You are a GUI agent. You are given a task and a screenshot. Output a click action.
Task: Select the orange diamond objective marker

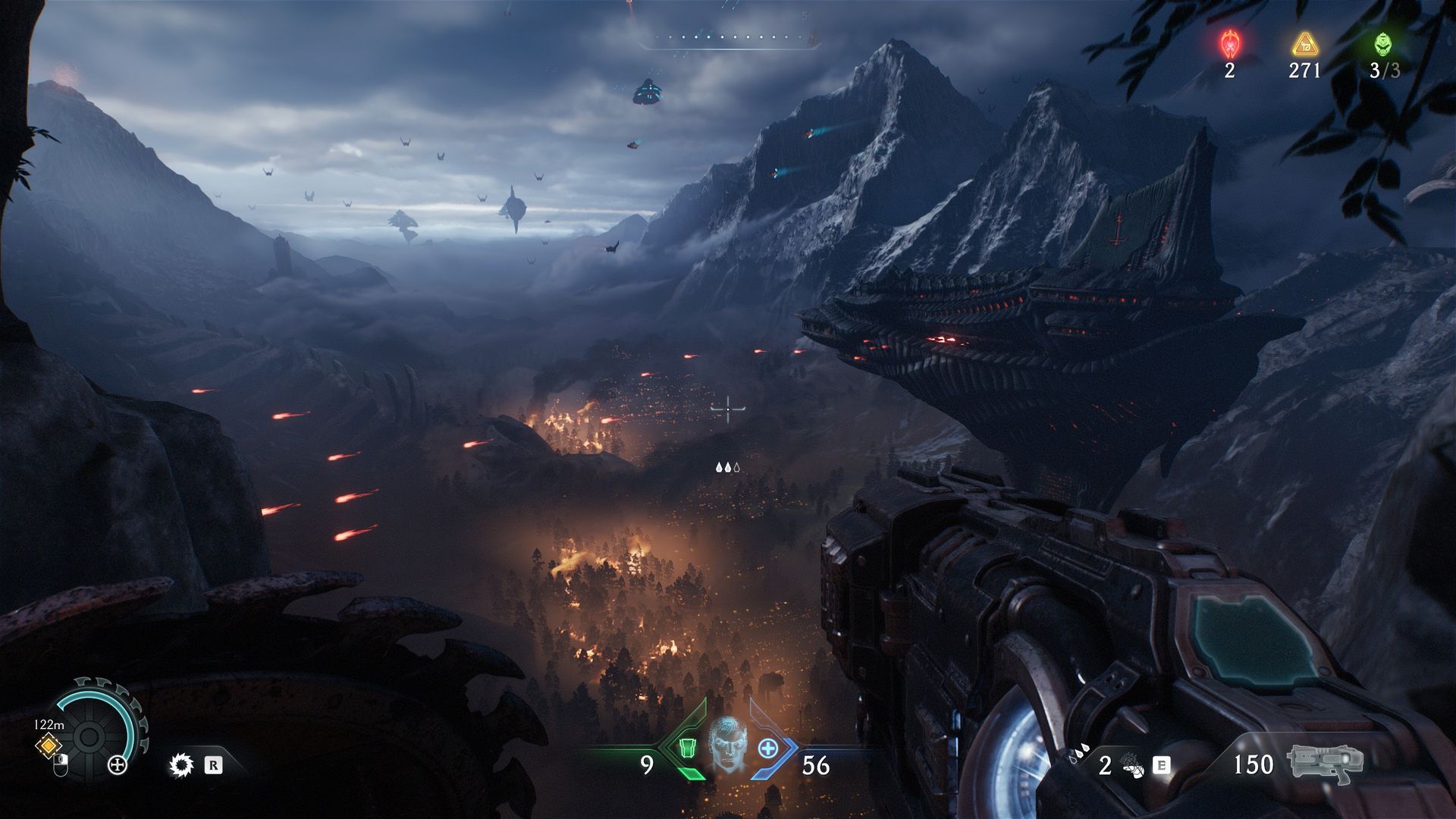[x=48, y=745]
